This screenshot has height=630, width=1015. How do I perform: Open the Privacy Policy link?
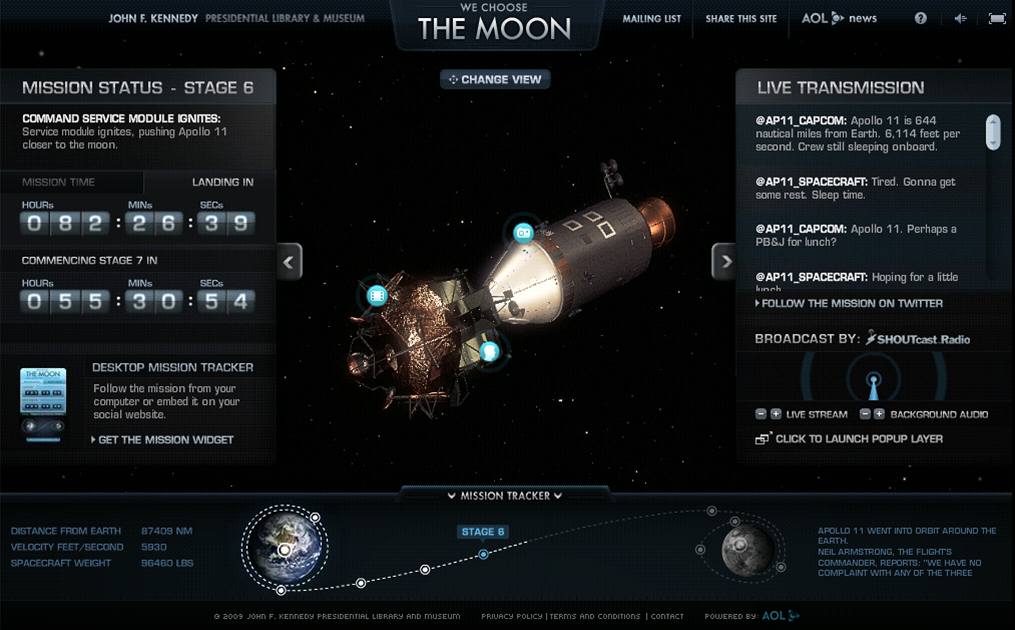(512, 616)
